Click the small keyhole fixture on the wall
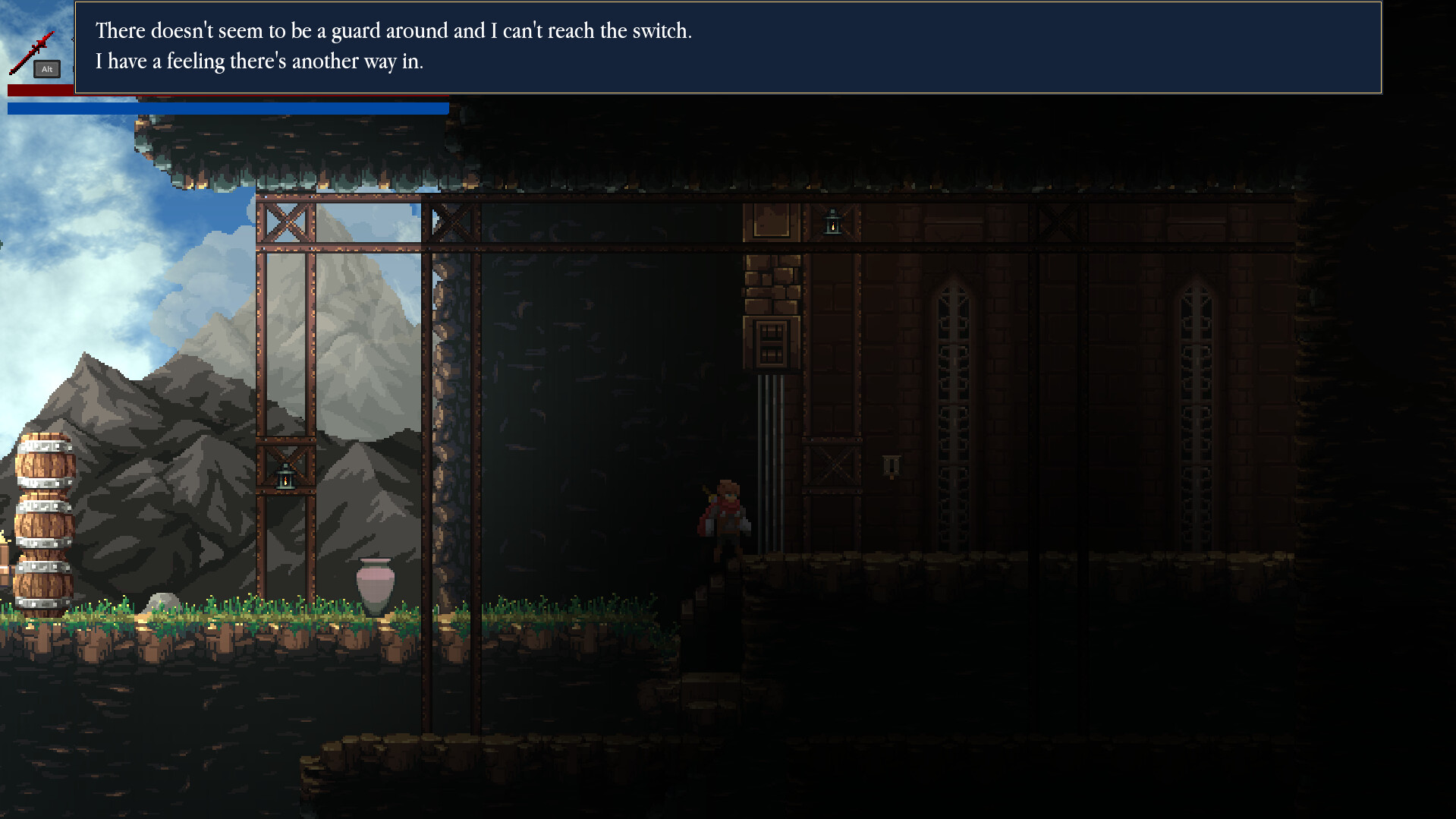The height and width of the screenshot is (819, 1456). (891, 465)
